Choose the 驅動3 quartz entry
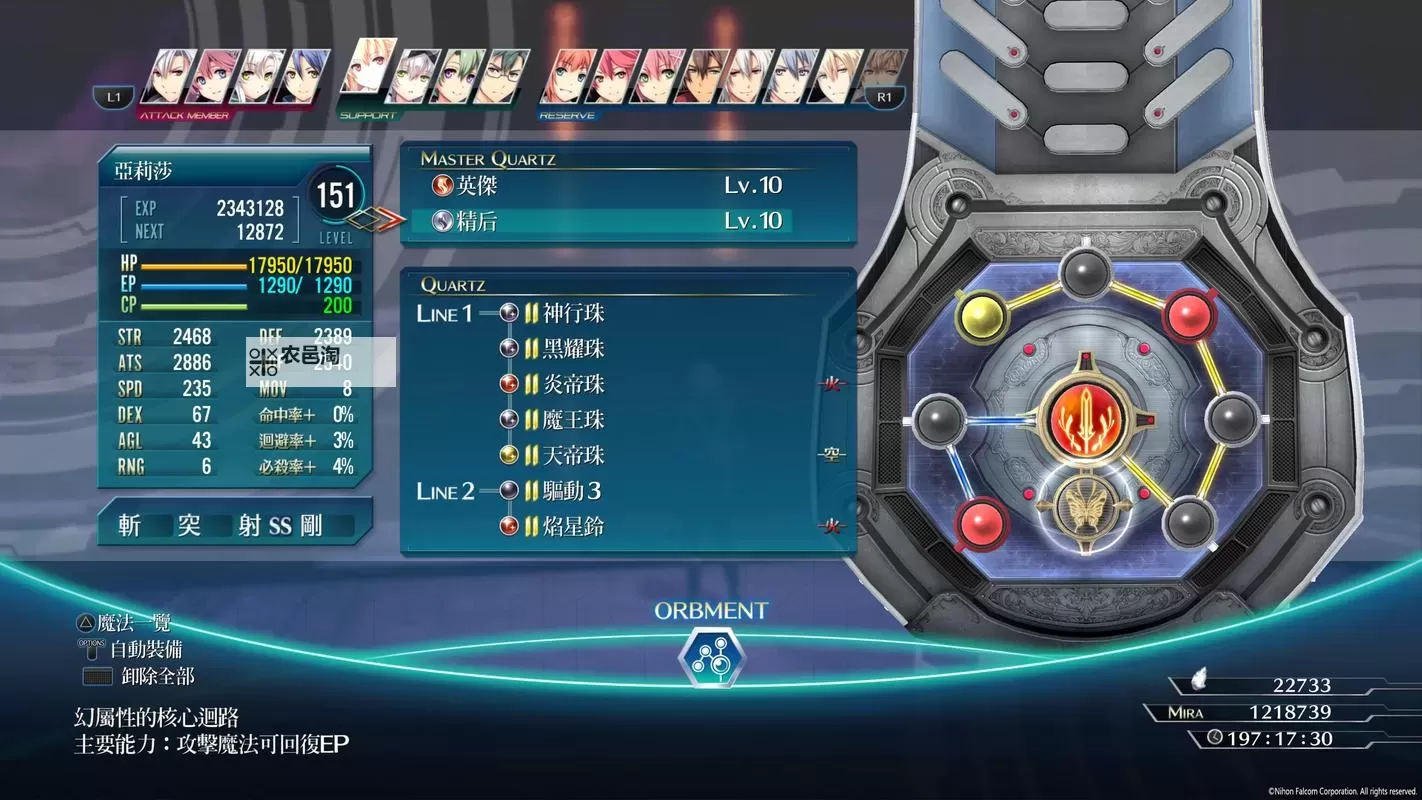The height and width of the screenshot is (800, 1422). [573, 491]
